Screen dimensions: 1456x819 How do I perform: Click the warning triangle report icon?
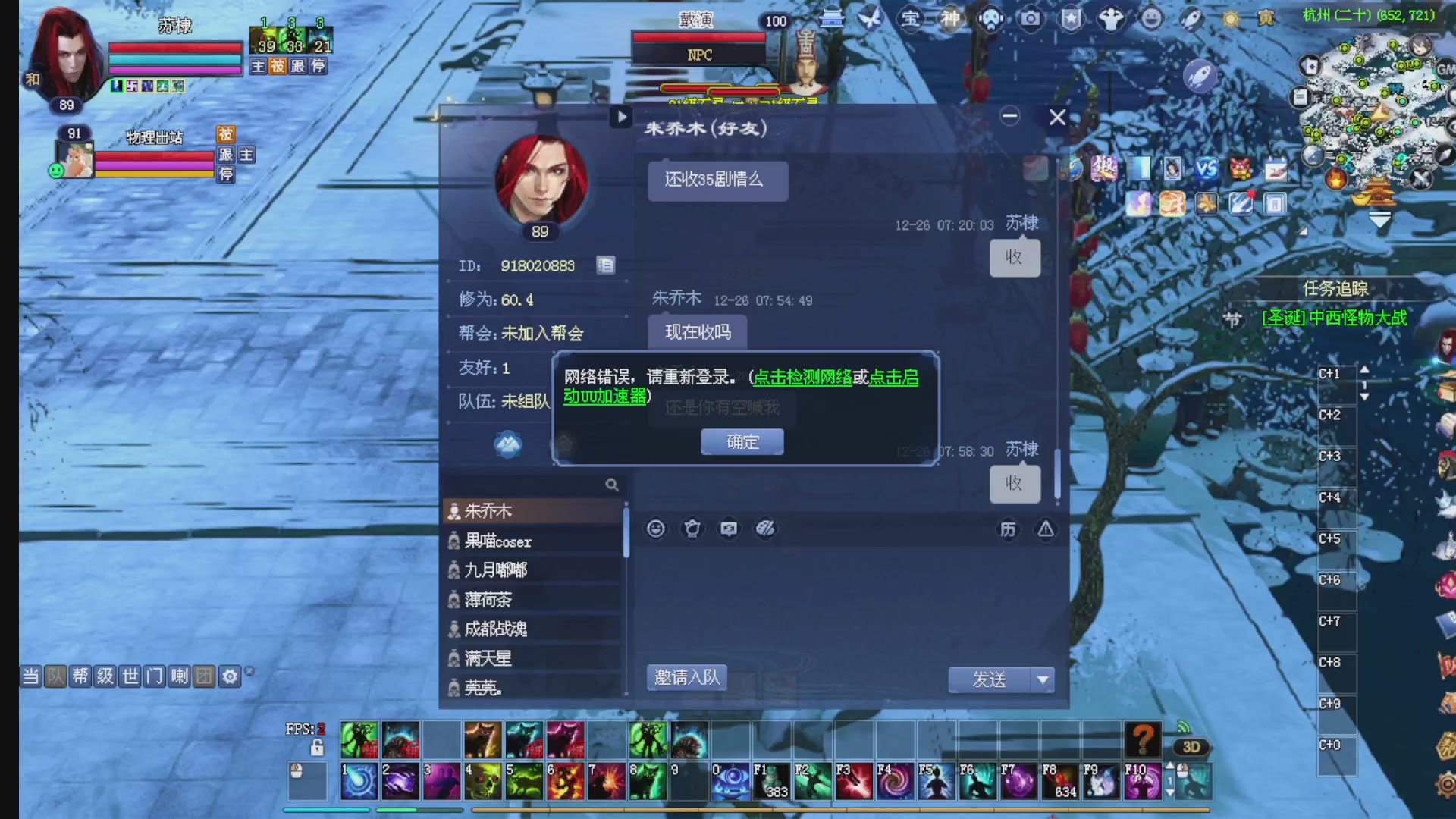coord(1046,530)
